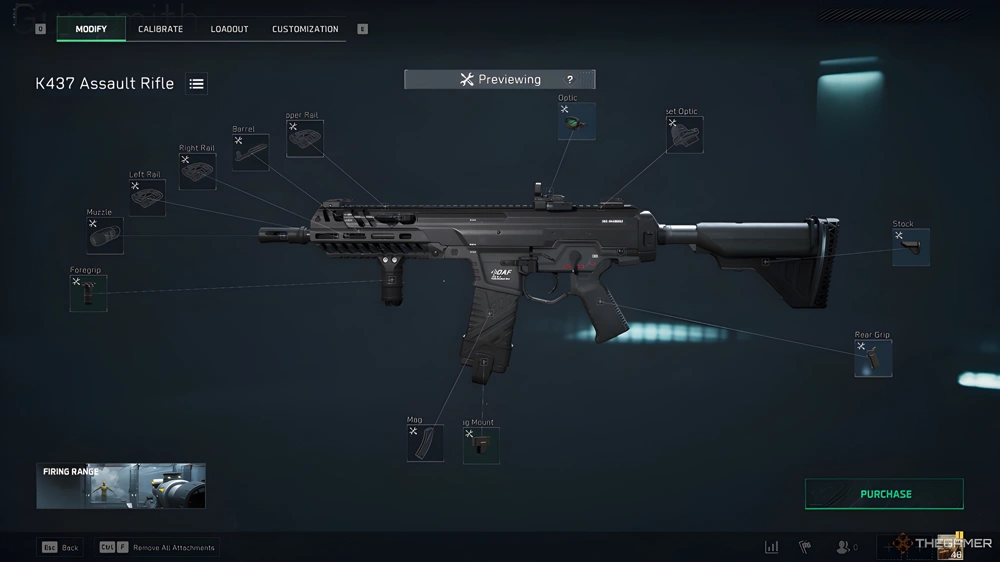Select the Barrel attachment slot
This screenshot has height=562, width=1000.
[x=250, y=152]
